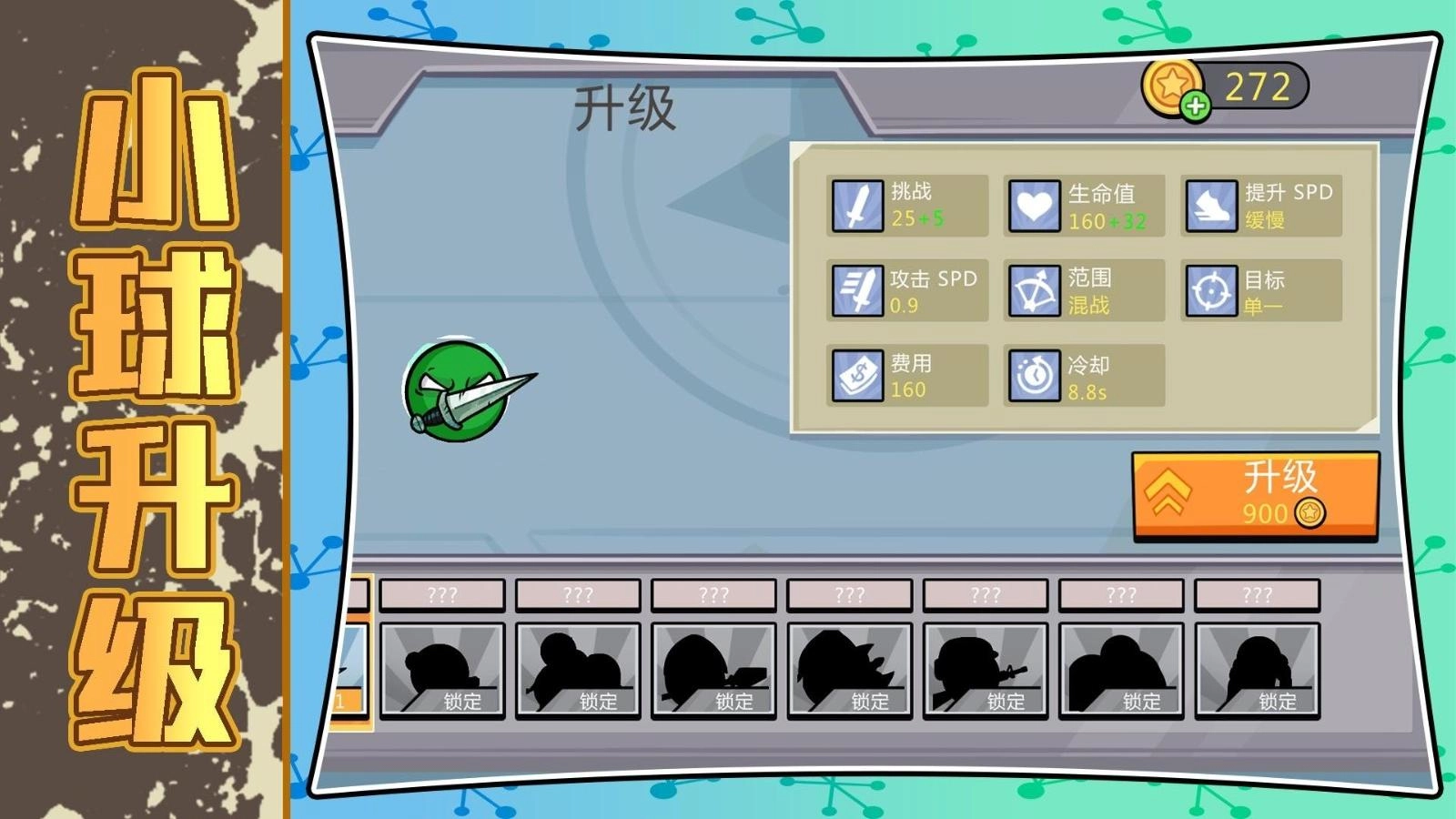
Task: Click a ??? name label above a locked slot
Action: (443, 595)
